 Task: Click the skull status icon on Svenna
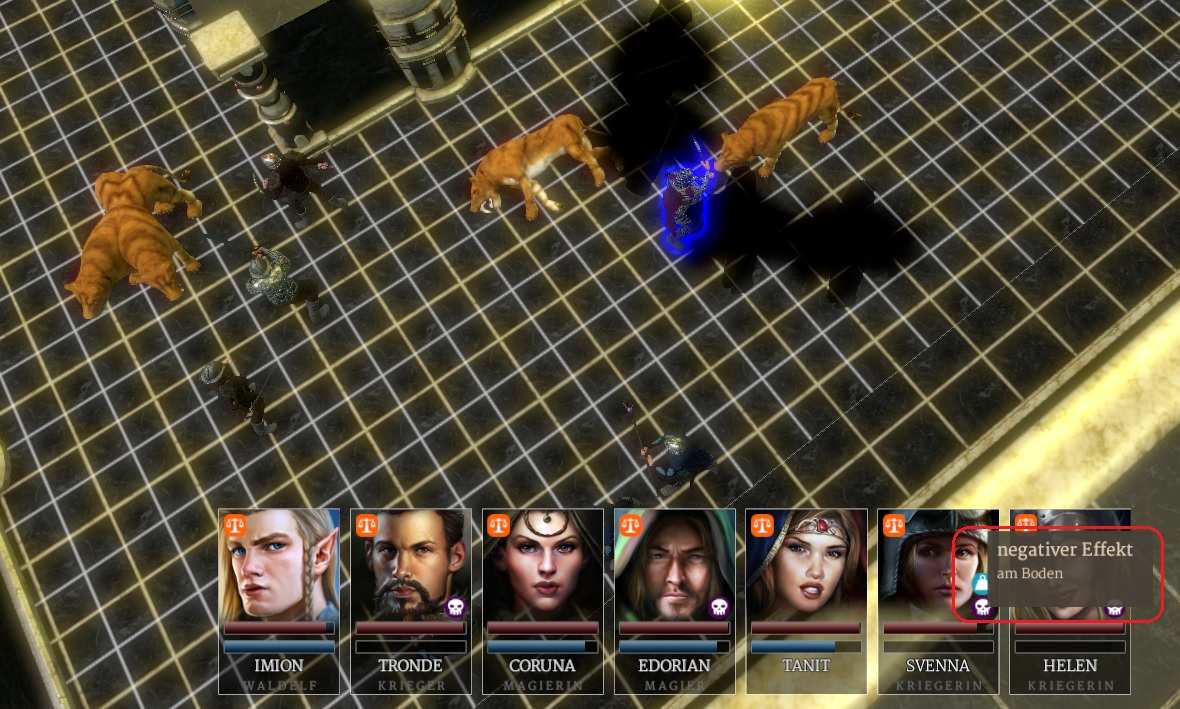(982, 607)
